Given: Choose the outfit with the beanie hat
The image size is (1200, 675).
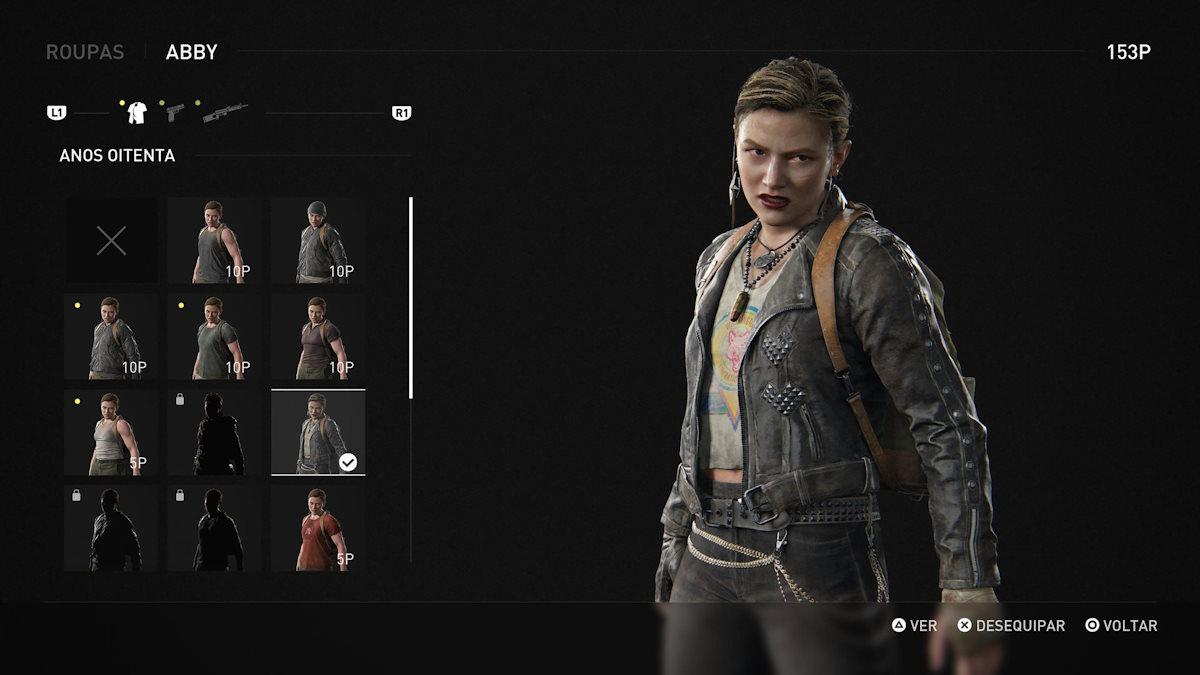Looking at the screenshot, I should click(x=318, y=240).
